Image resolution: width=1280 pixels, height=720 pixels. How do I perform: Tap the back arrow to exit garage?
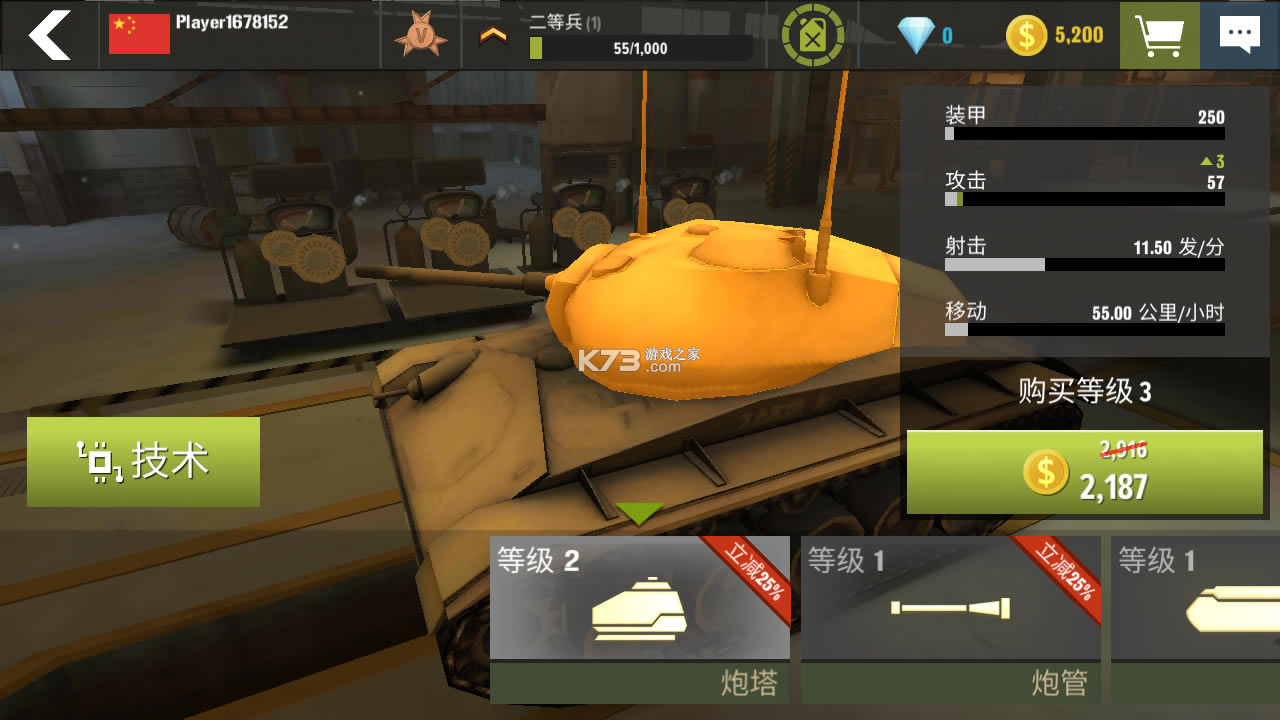pyautogui.click(x=48, y=36)
